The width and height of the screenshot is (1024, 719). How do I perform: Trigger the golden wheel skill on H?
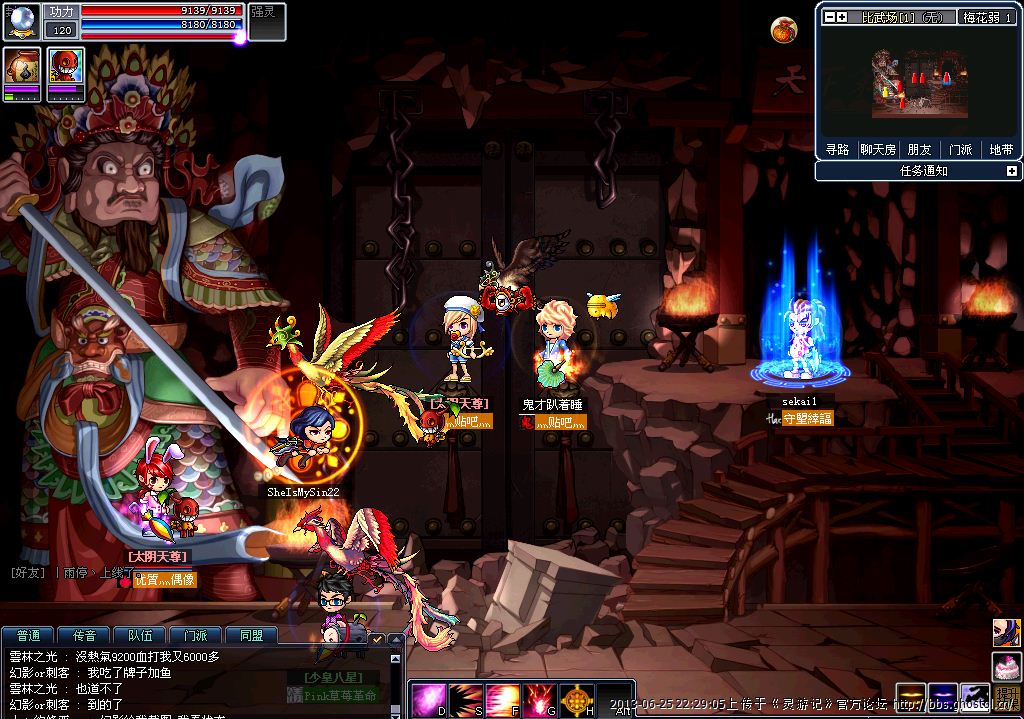578,697
